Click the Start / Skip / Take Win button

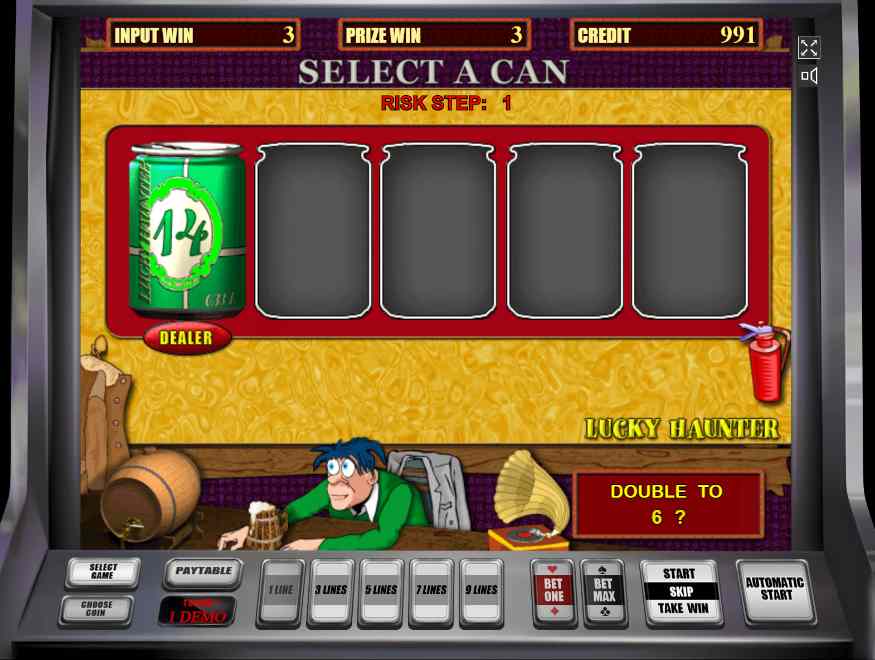pyautogui.click(x=679, y=591)
